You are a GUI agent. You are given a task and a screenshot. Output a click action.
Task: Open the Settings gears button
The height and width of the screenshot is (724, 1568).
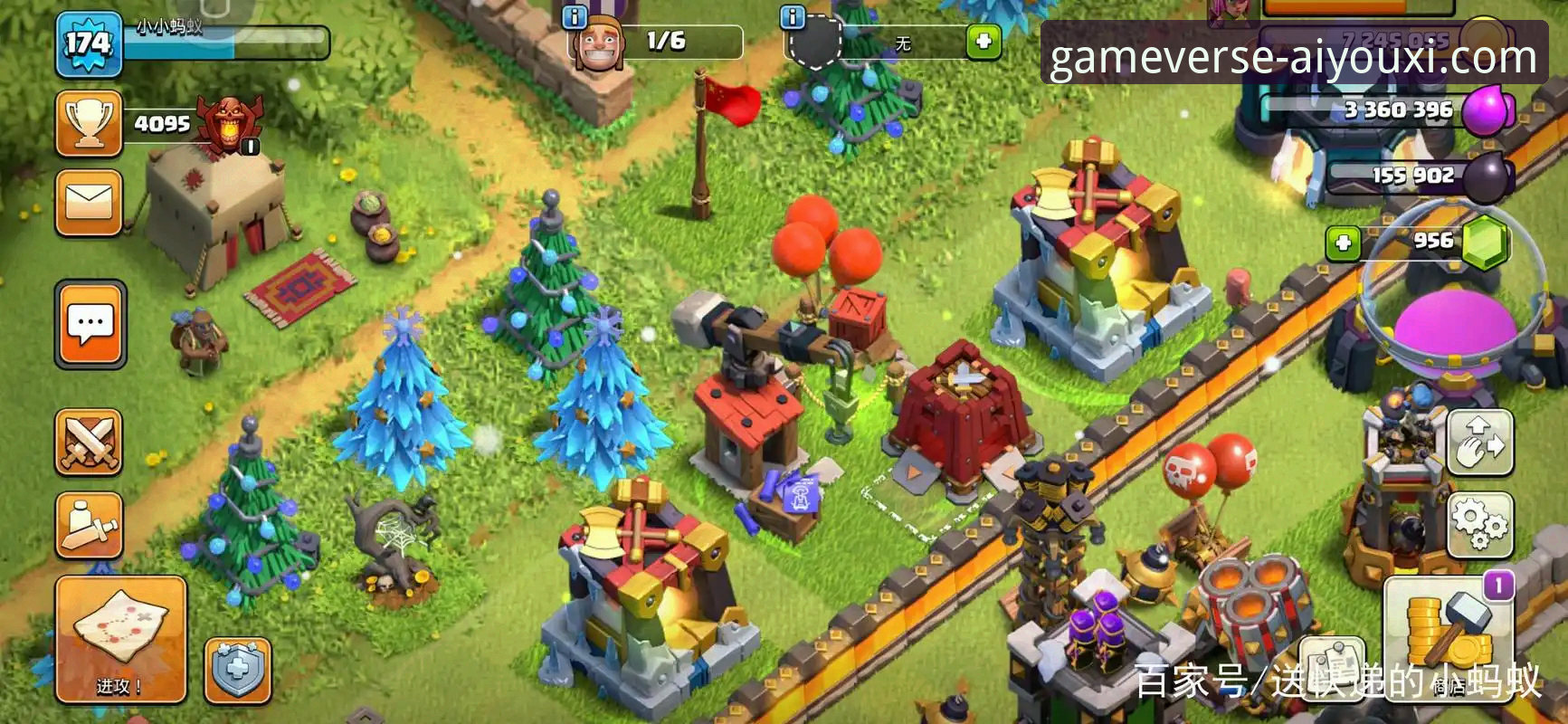click(x=1480, y=524)
